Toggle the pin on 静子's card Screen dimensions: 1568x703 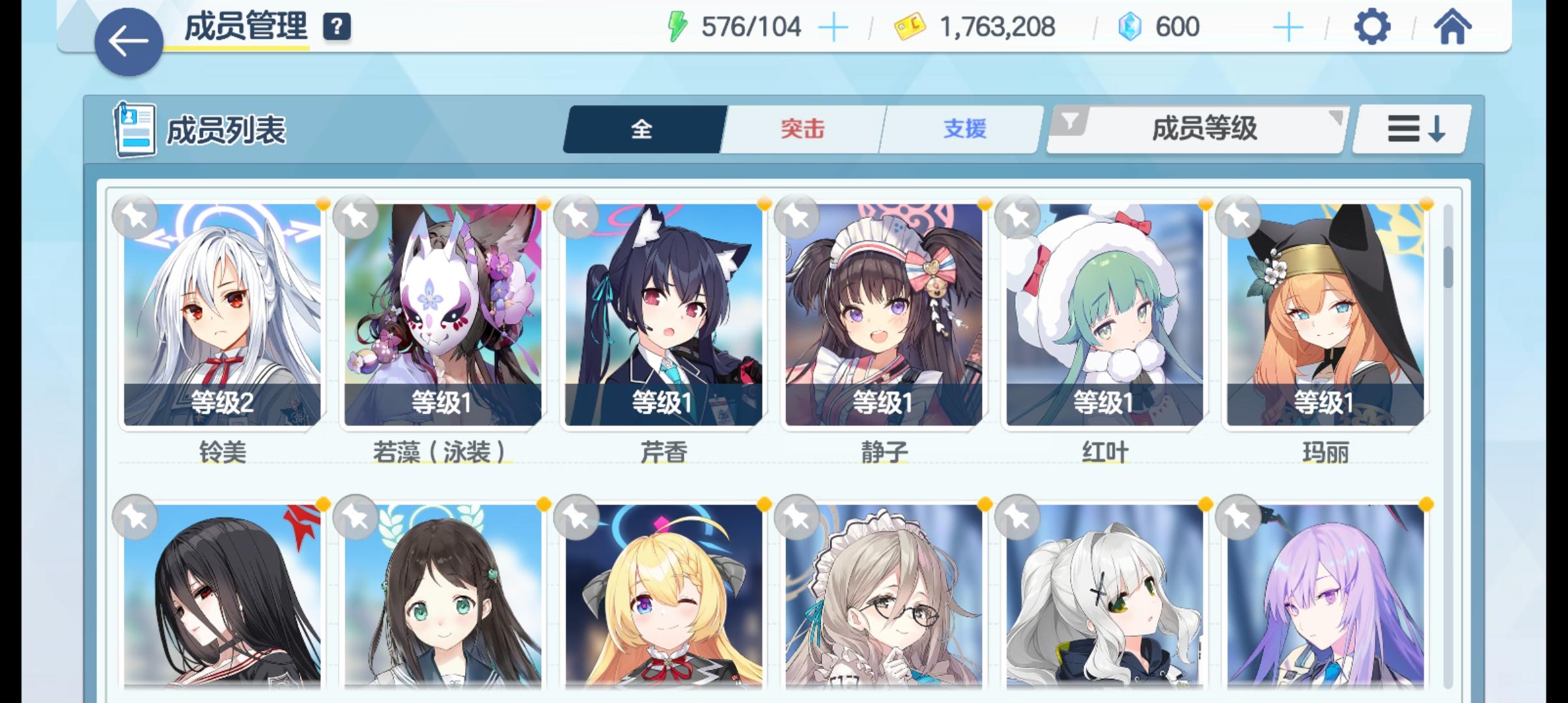tap(795, 215)
